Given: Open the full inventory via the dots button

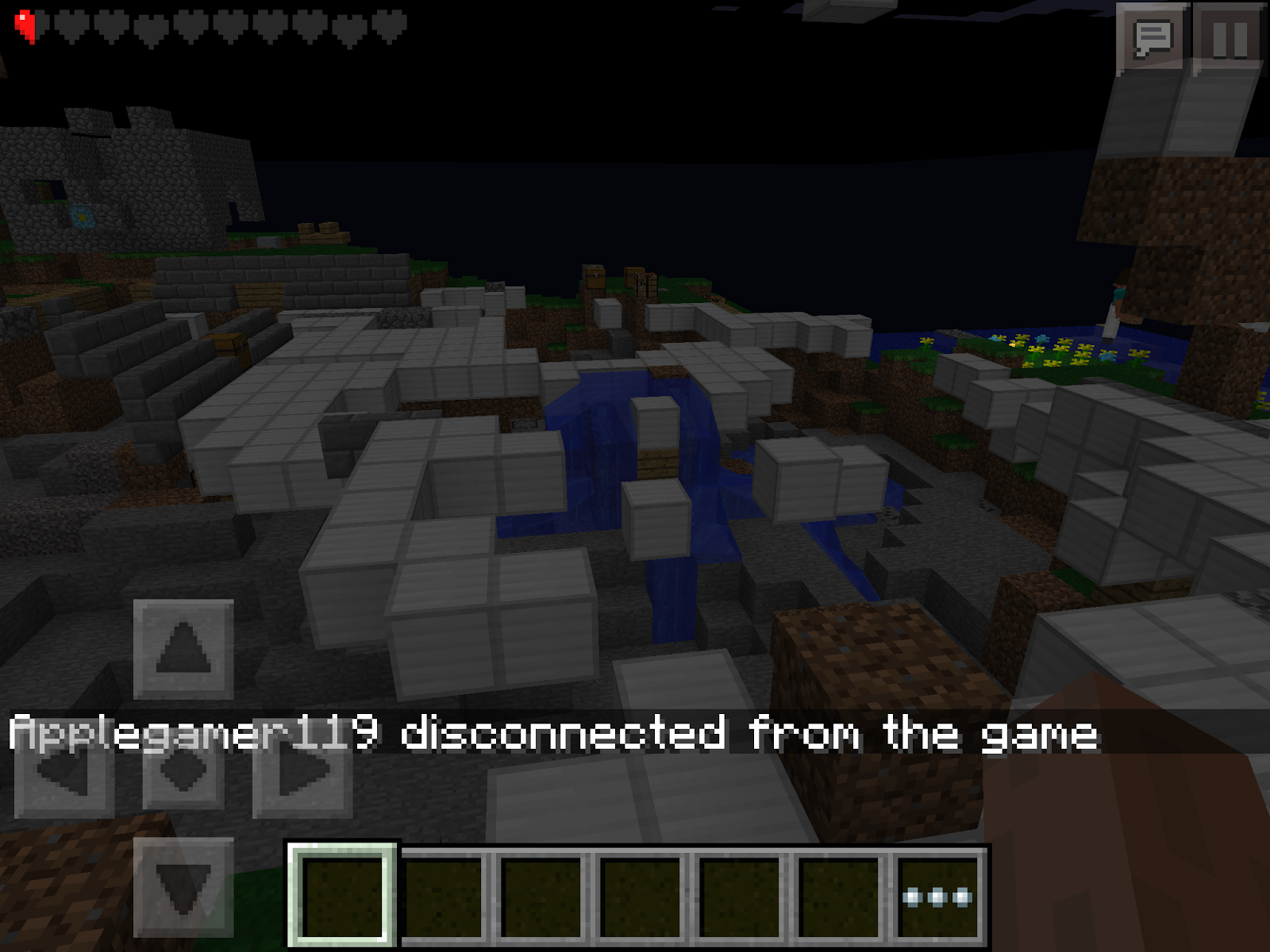Looking at the screenshot, I should tap(937, 896).
